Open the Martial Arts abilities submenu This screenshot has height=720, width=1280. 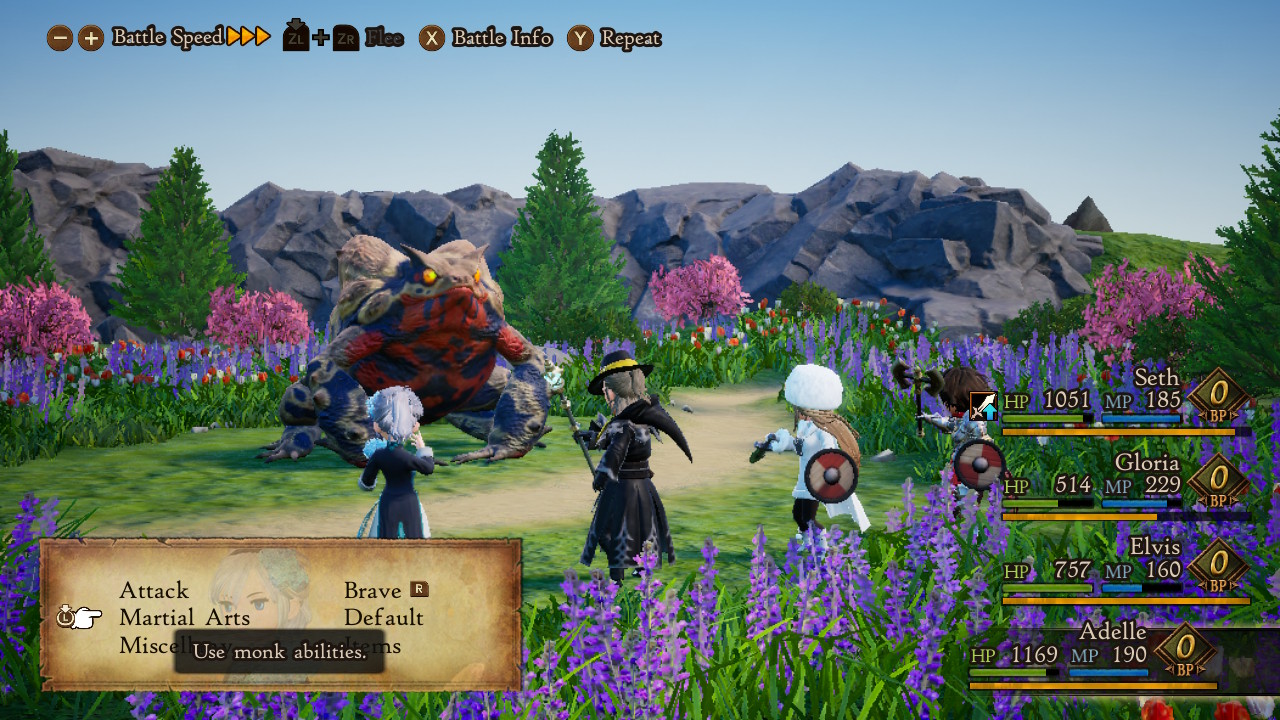click(184, 618)
